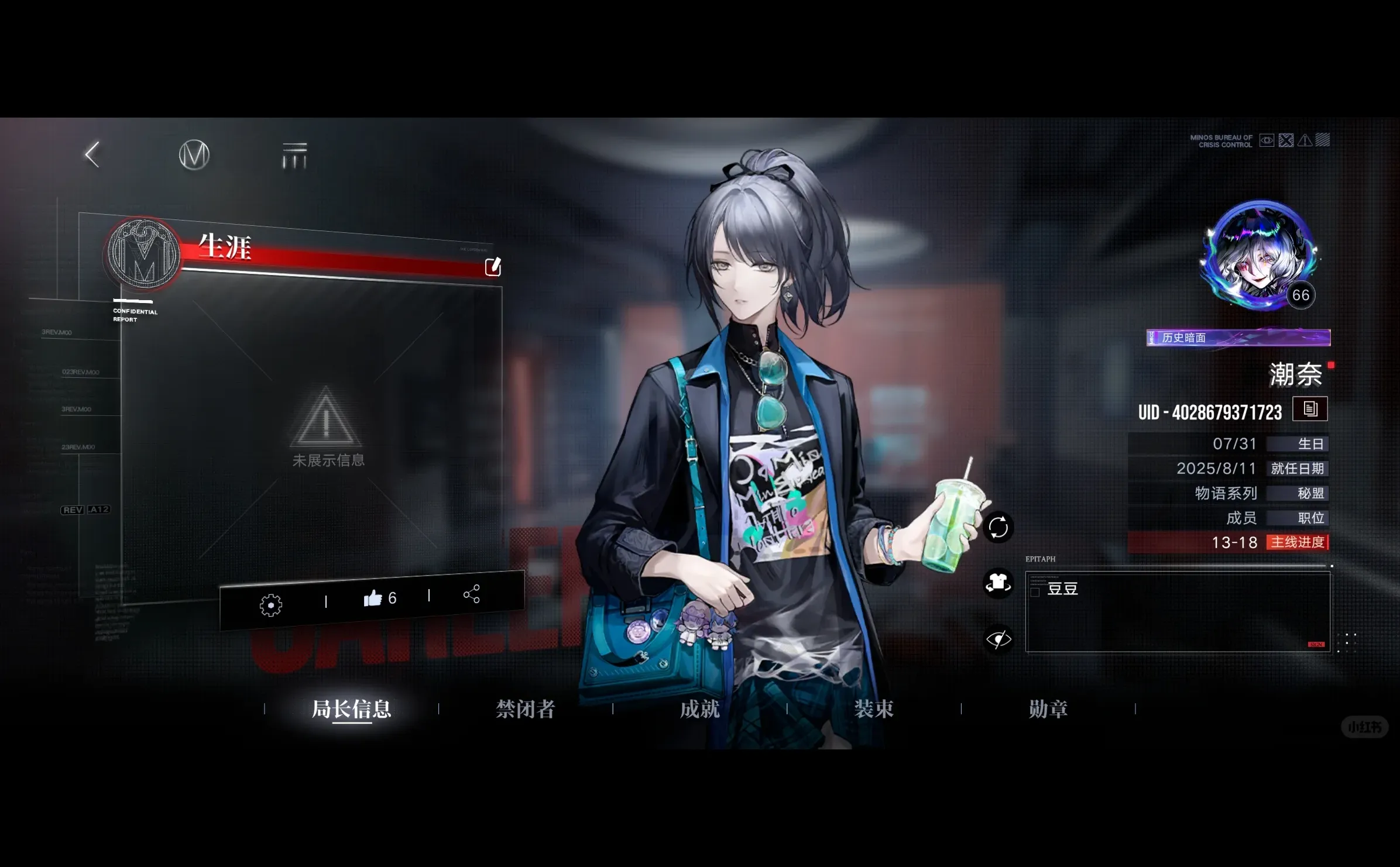Edit the 生涯 career panel
This screenshot has width=1400, height=867.
[493, 267]
